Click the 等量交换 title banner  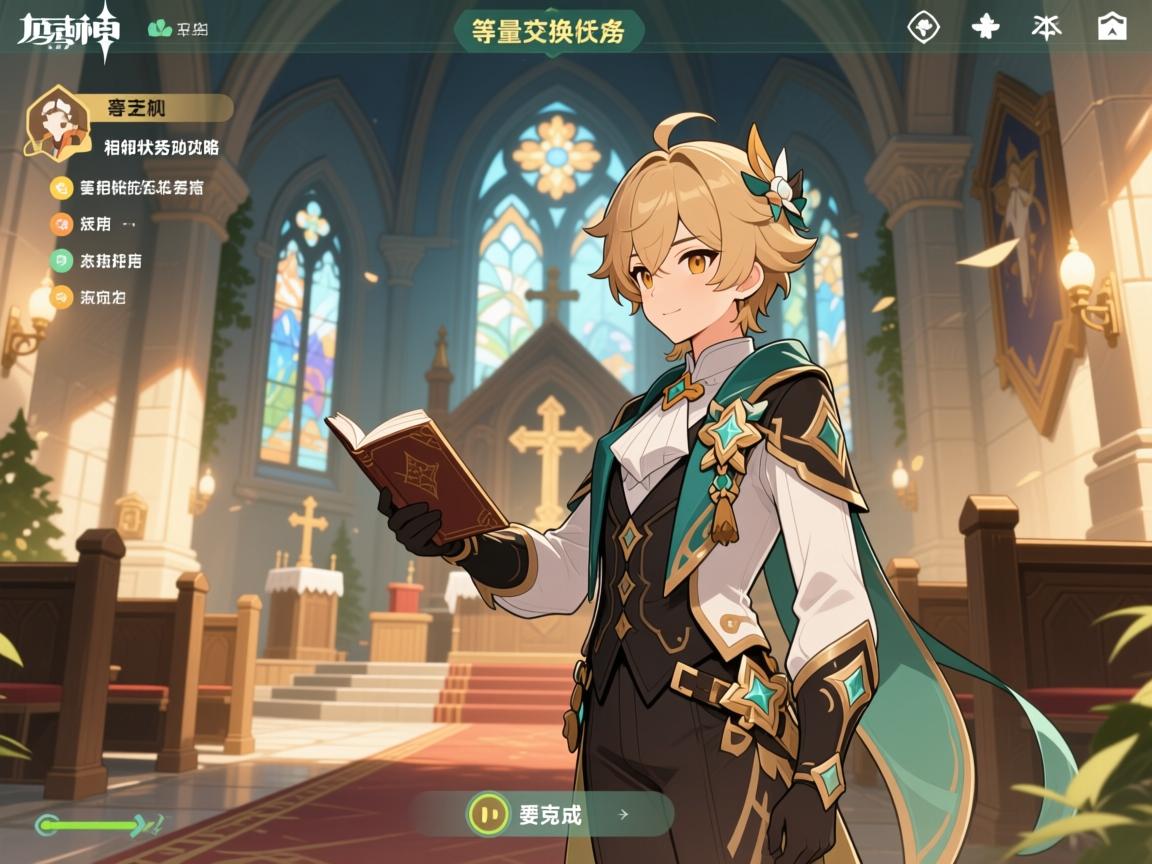(x=548, y=31)
